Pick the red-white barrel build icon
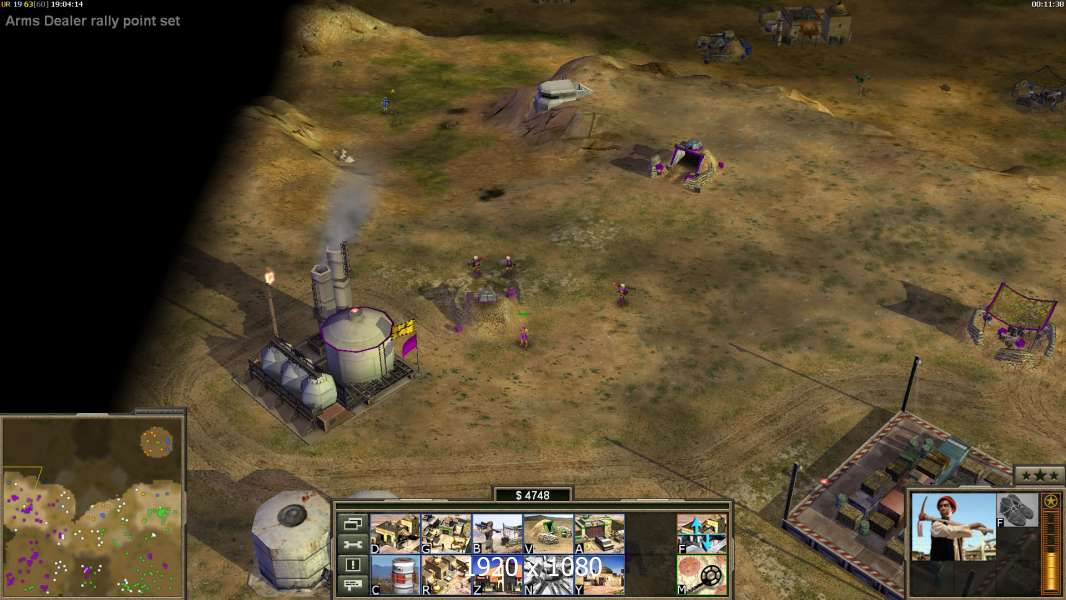The image size is (1066, 600). 395,575
